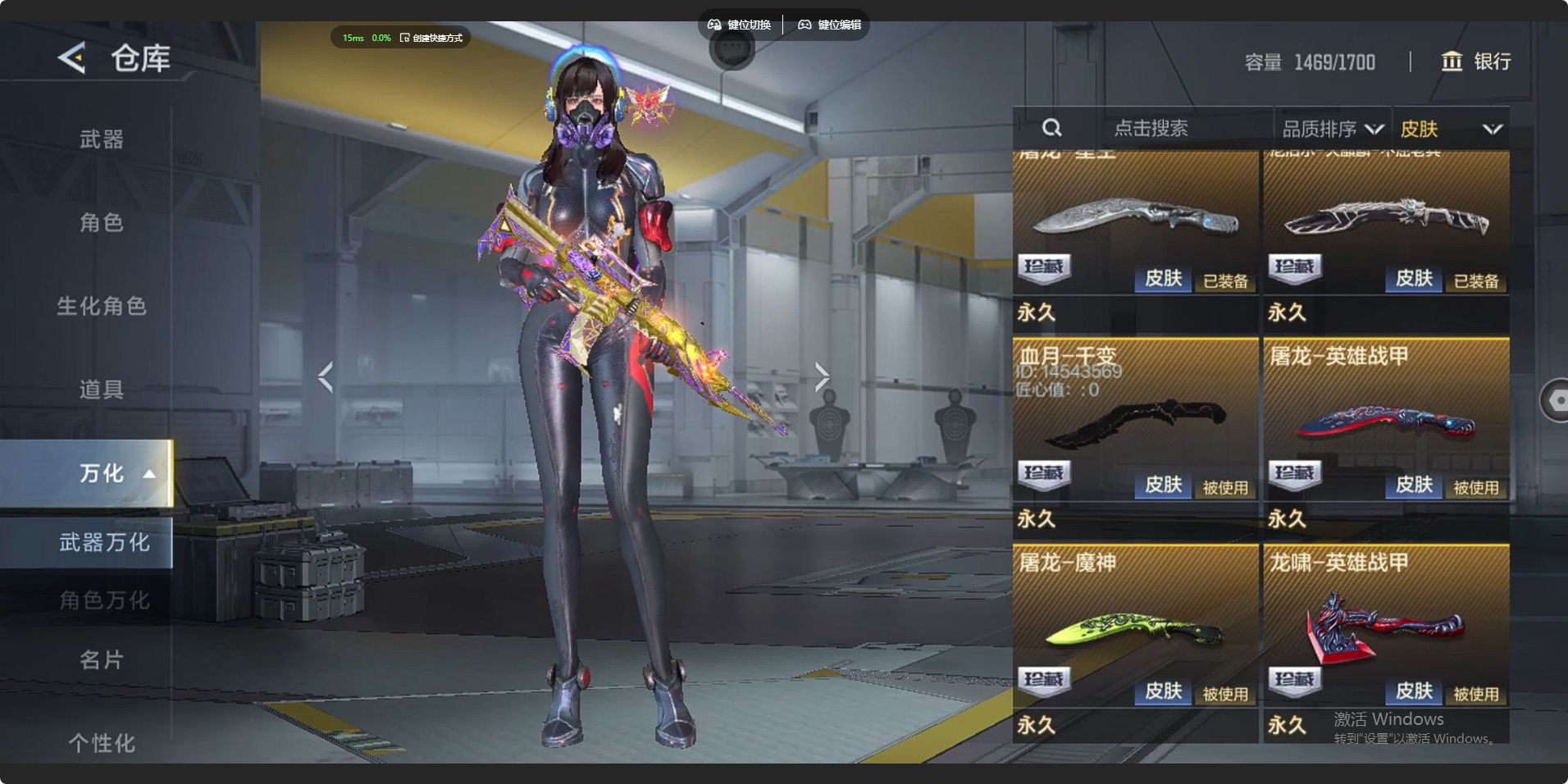Choose the 角色万化 subcategory
This screenshot has width=1568, height=784.
click(104, 600)
